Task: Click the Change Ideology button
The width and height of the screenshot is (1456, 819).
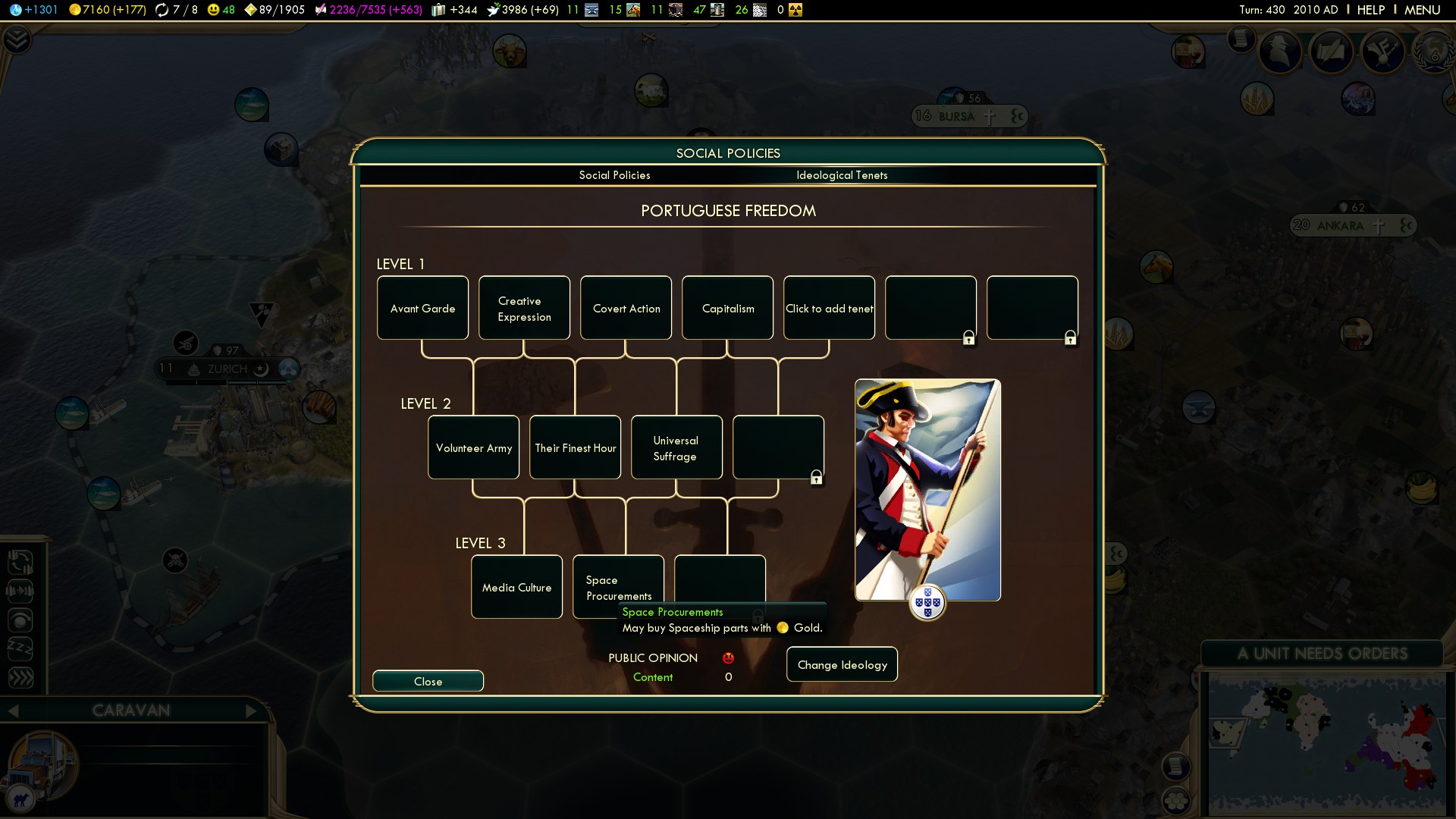Action: pyautogui.click(x=842, y=664)
